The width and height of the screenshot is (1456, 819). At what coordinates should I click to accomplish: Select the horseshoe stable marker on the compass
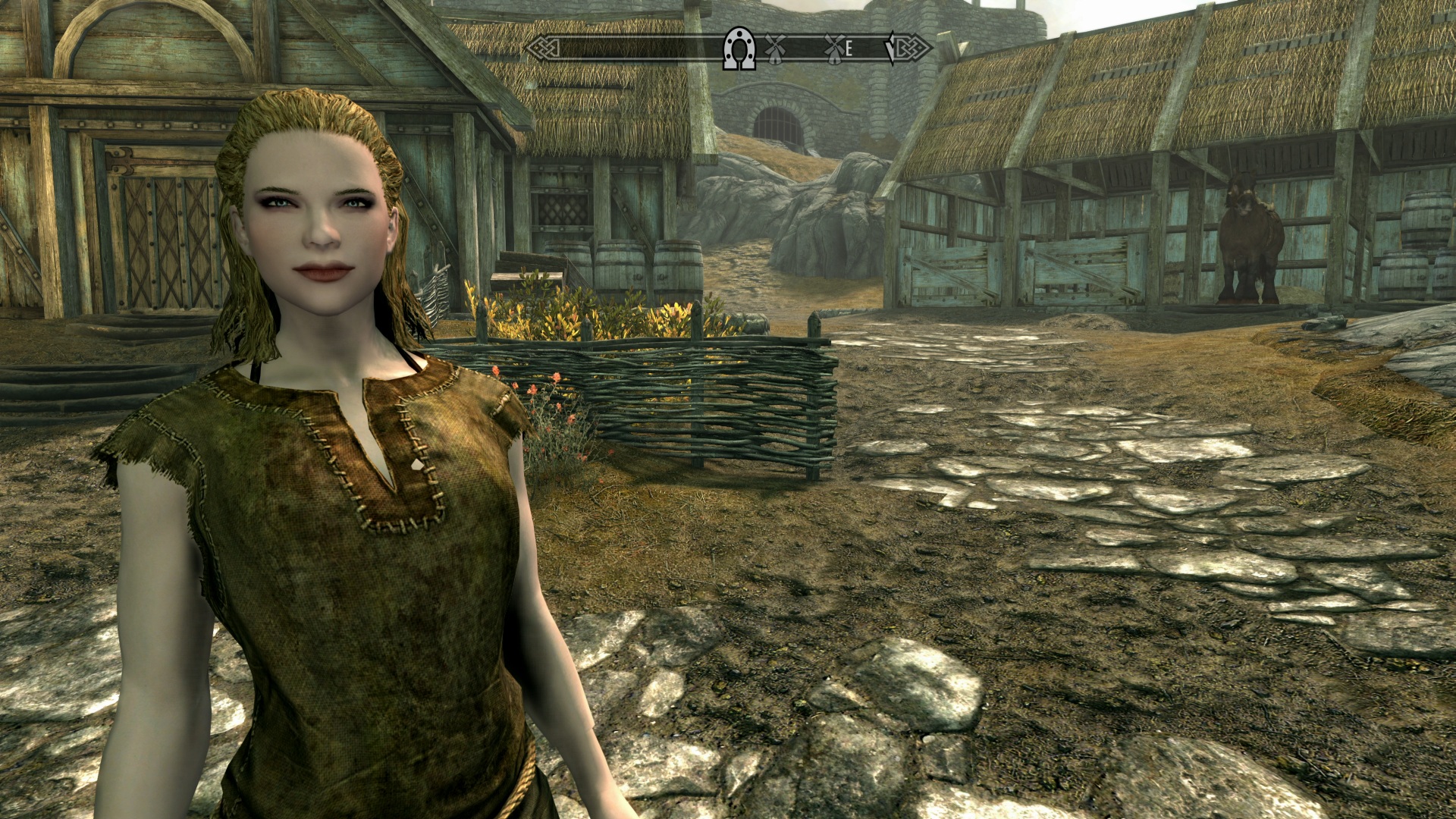[739, 49]
